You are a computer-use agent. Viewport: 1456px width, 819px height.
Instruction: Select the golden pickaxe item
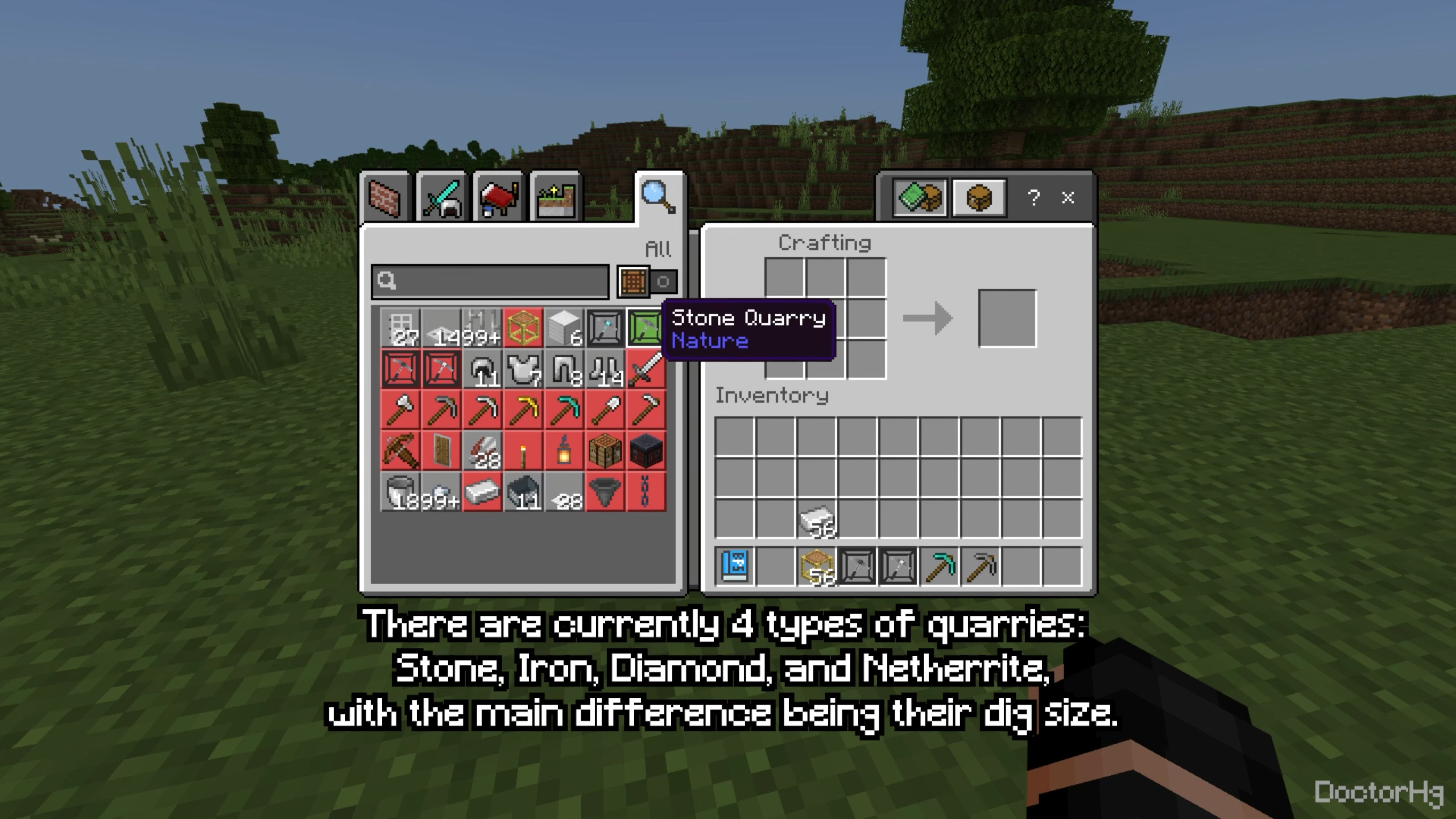coord(522,411)
